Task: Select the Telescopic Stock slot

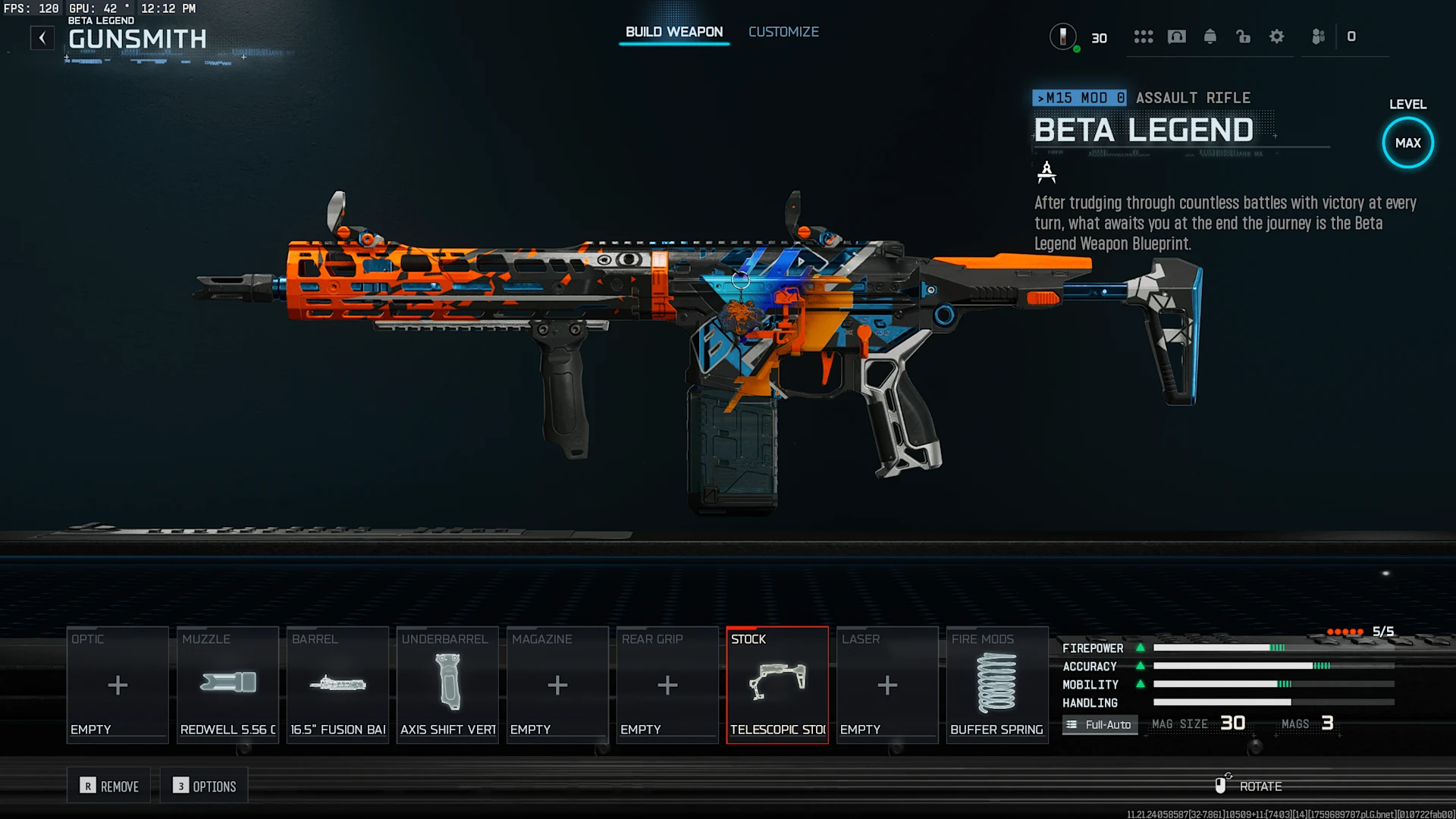Action: [x=777, y=685]
